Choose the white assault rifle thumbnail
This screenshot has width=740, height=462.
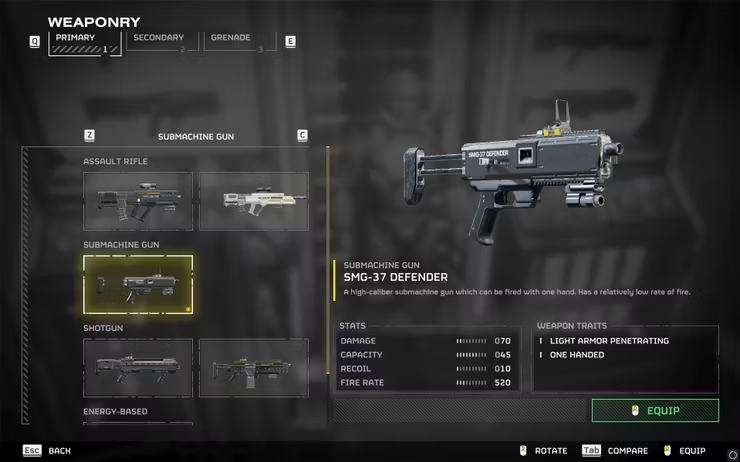coord(254,201)
